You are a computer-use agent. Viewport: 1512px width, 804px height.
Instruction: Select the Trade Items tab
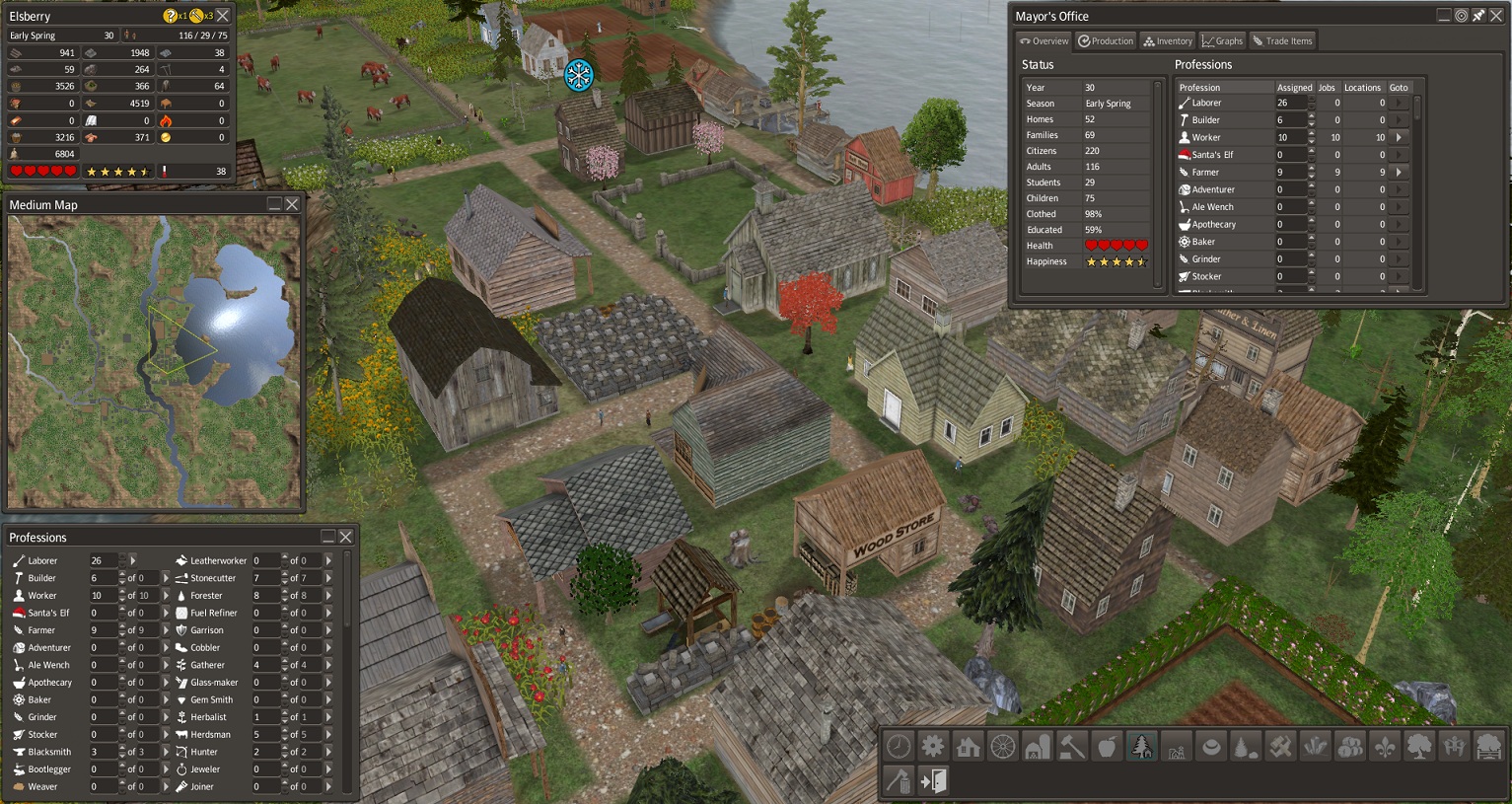coord(1282,41)
